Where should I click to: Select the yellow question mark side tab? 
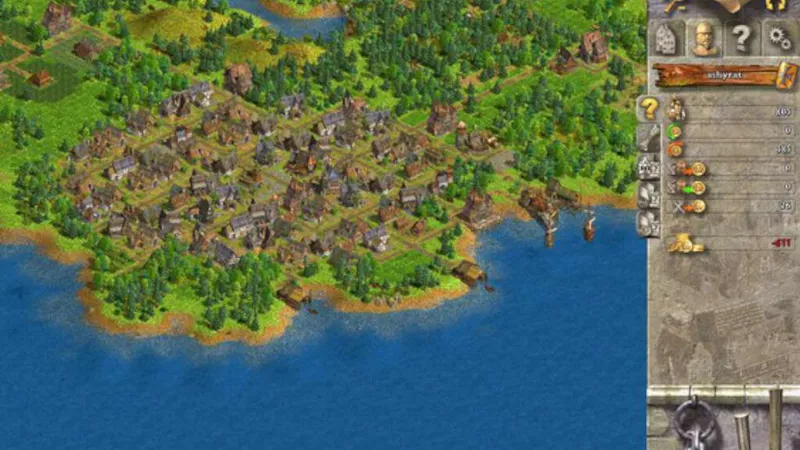649,108
